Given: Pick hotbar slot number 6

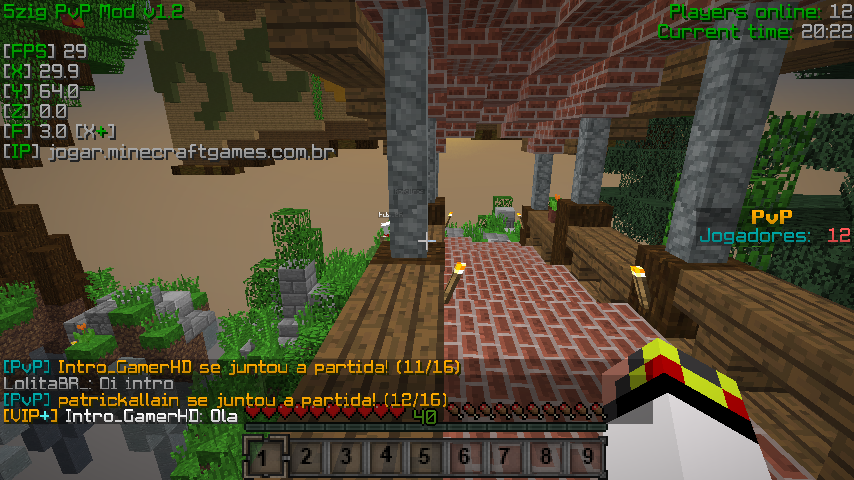Looking at the screenshot, I should (x=466, y=459).
